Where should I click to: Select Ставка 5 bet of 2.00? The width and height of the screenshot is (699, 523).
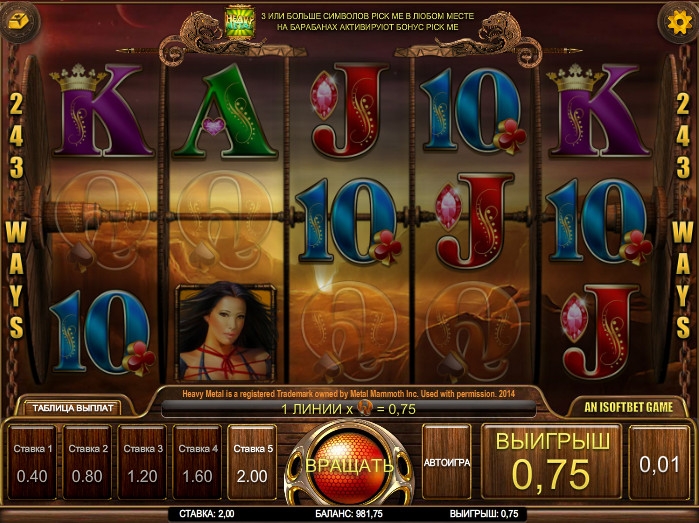coord(252,463)
